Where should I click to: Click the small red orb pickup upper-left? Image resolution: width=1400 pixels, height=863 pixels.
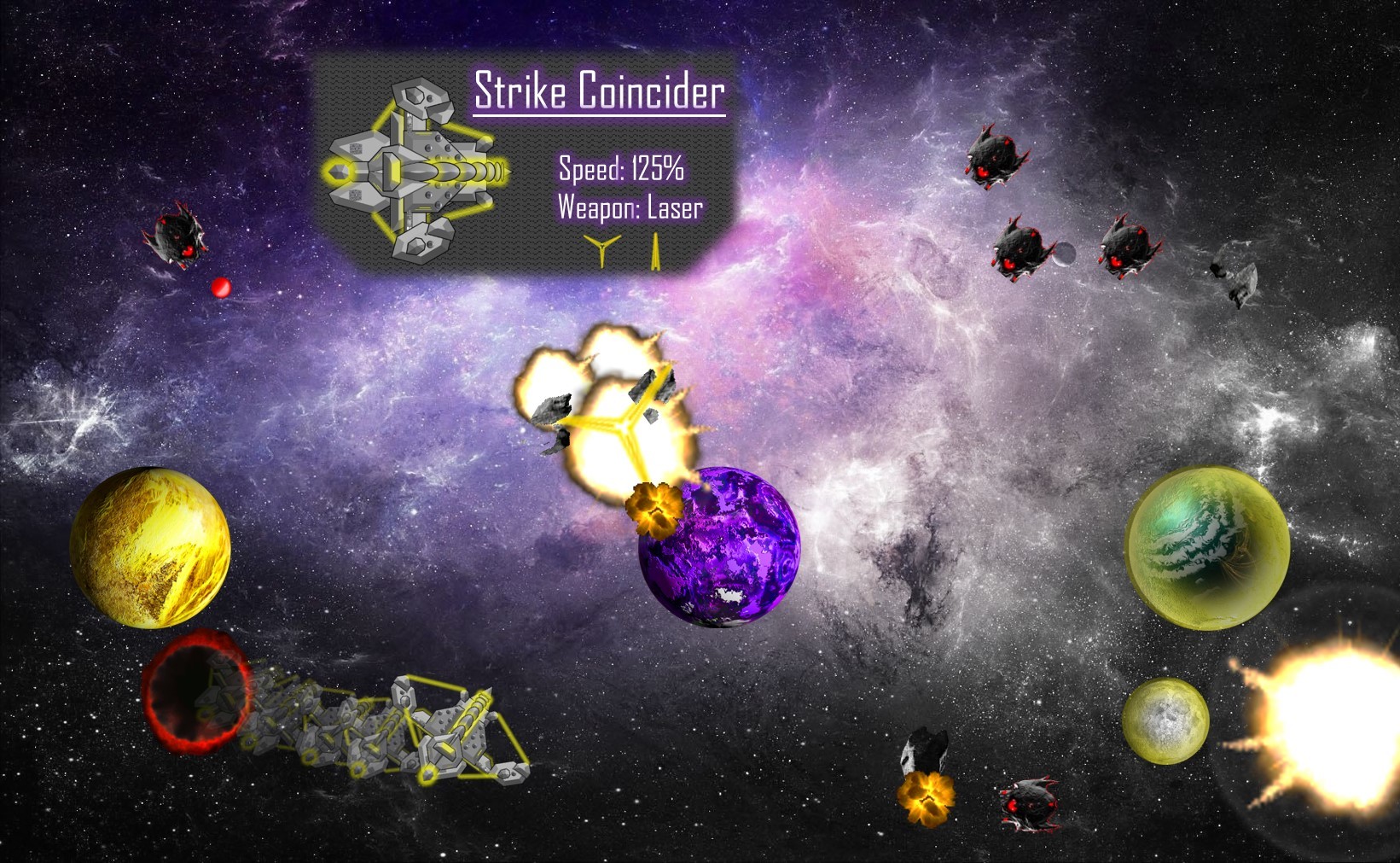coord(223,288)
